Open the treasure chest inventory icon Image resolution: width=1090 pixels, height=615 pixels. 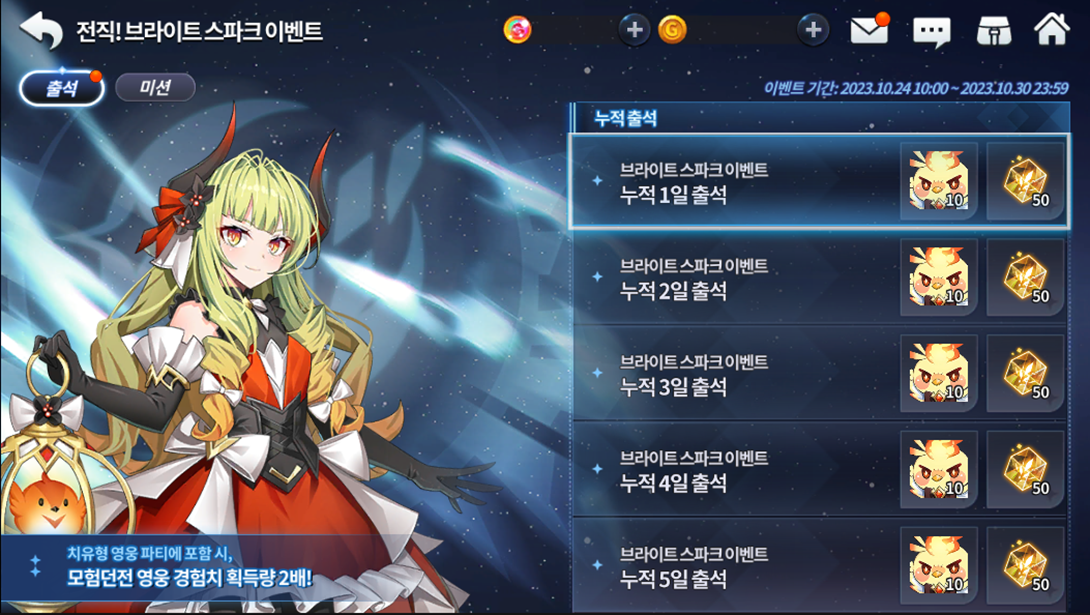[993, 31]
